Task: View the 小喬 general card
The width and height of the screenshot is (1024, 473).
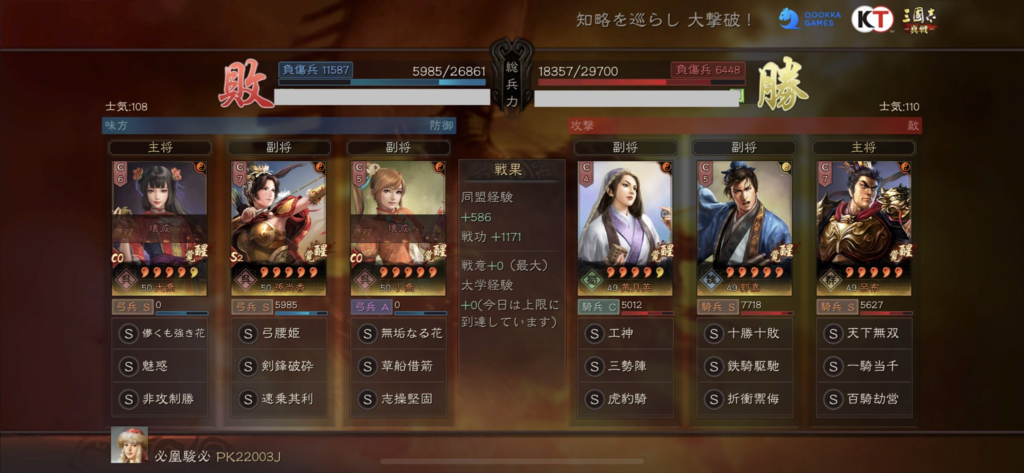Action: [x=398, y=228]
